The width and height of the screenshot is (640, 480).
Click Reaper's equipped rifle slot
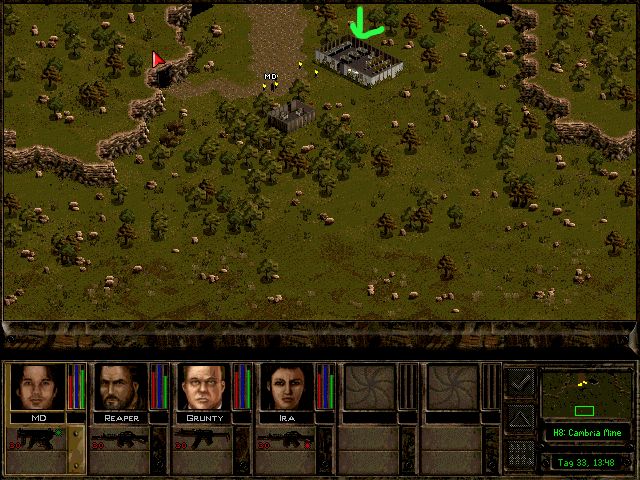pos(120,440)
